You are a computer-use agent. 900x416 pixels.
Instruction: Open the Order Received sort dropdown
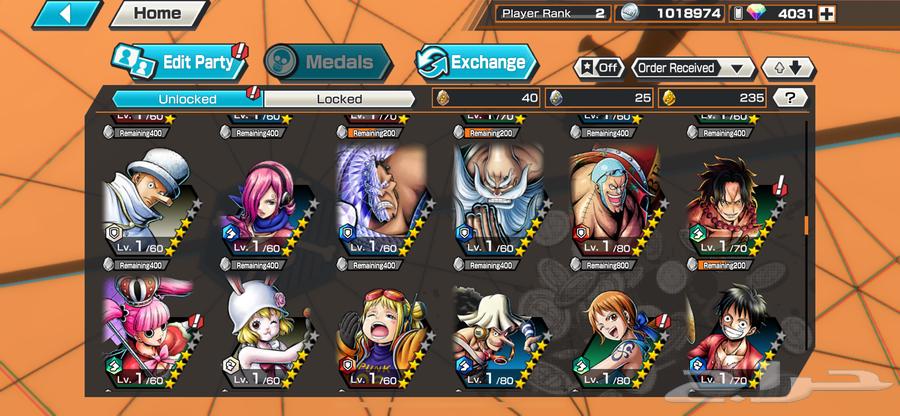(x=693, y=68)
